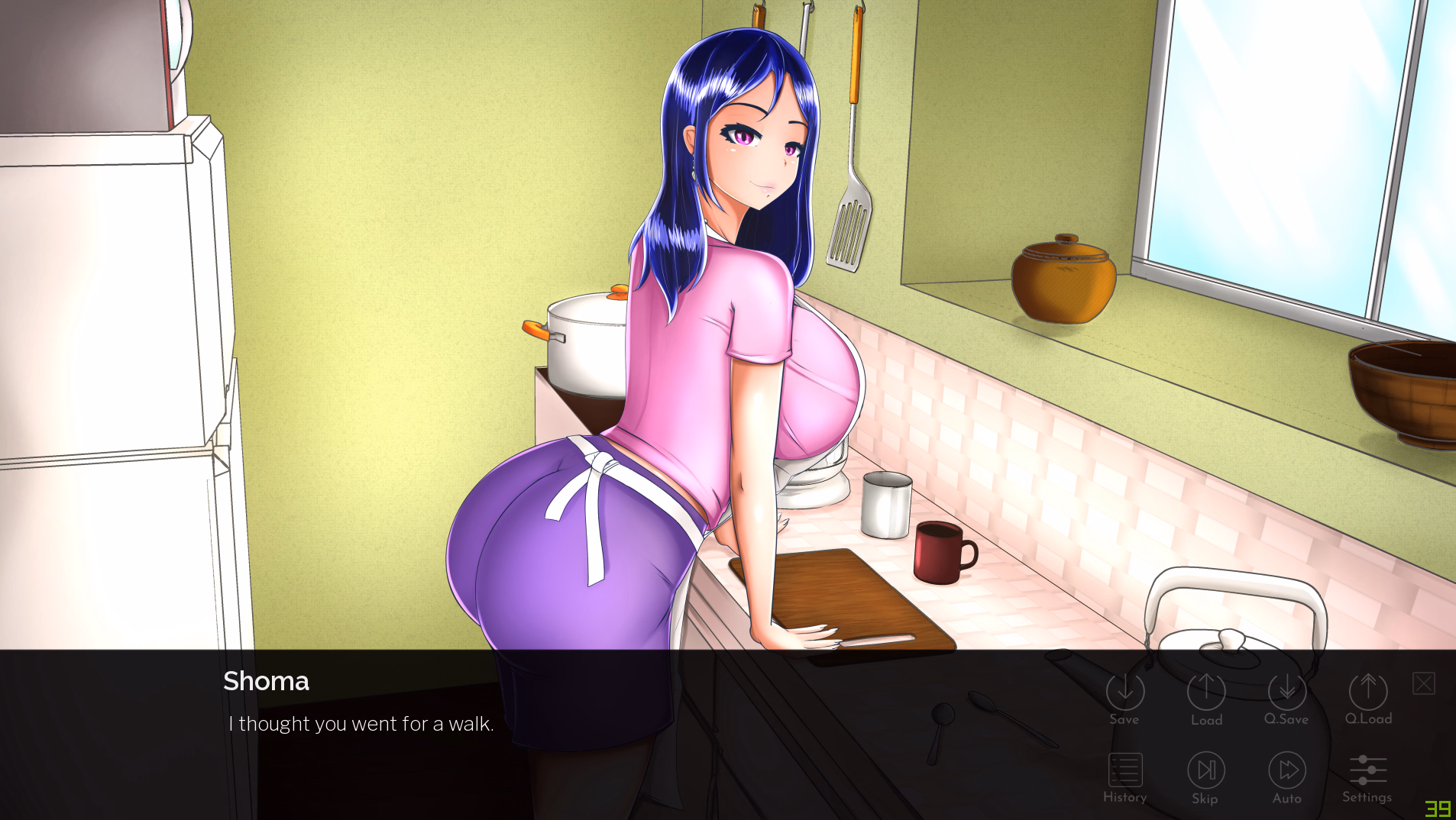Click the Q.Save text link

coord(1286,718)
